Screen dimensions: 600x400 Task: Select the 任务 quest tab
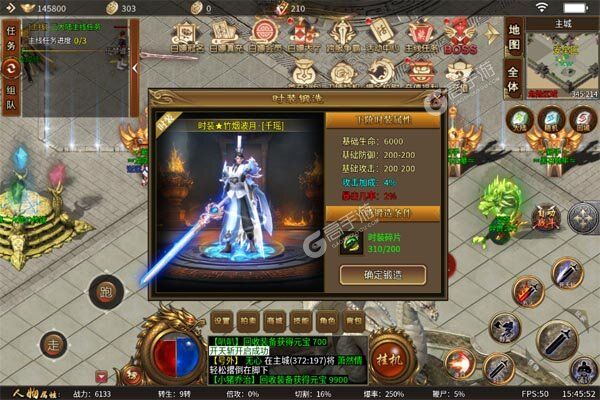click(12, 40)
